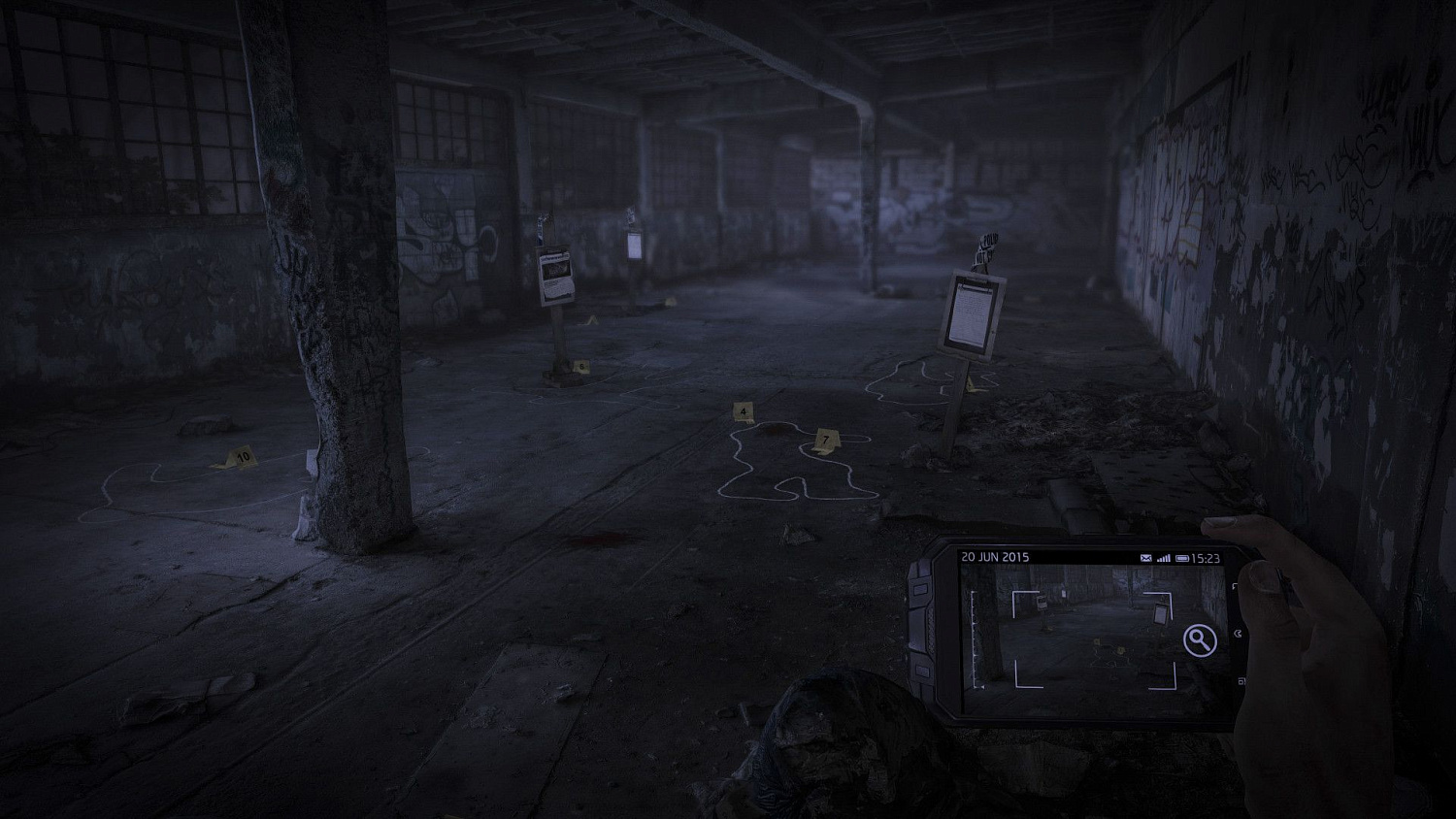Tap the signal strength bars on the phone
1456x819 pixels.
(x=1164, y=557)
